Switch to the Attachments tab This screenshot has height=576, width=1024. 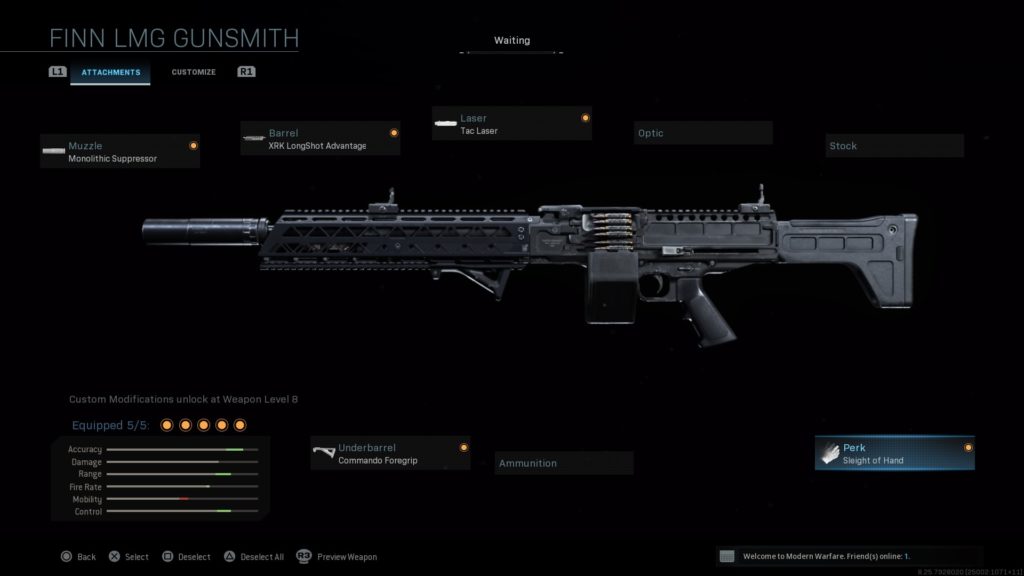click(110, 72)
